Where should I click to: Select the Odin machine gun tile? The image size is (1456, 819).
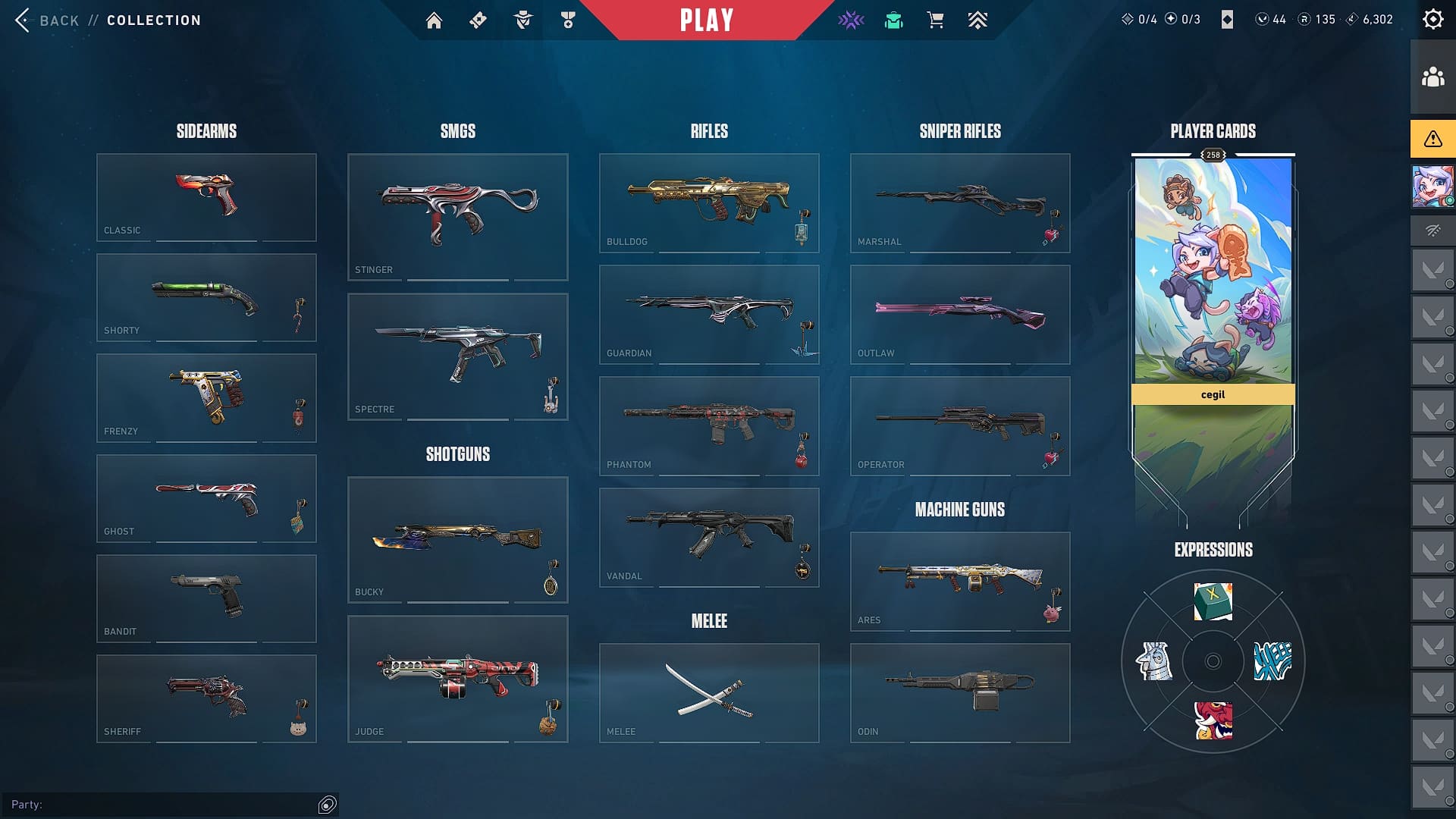959,692
